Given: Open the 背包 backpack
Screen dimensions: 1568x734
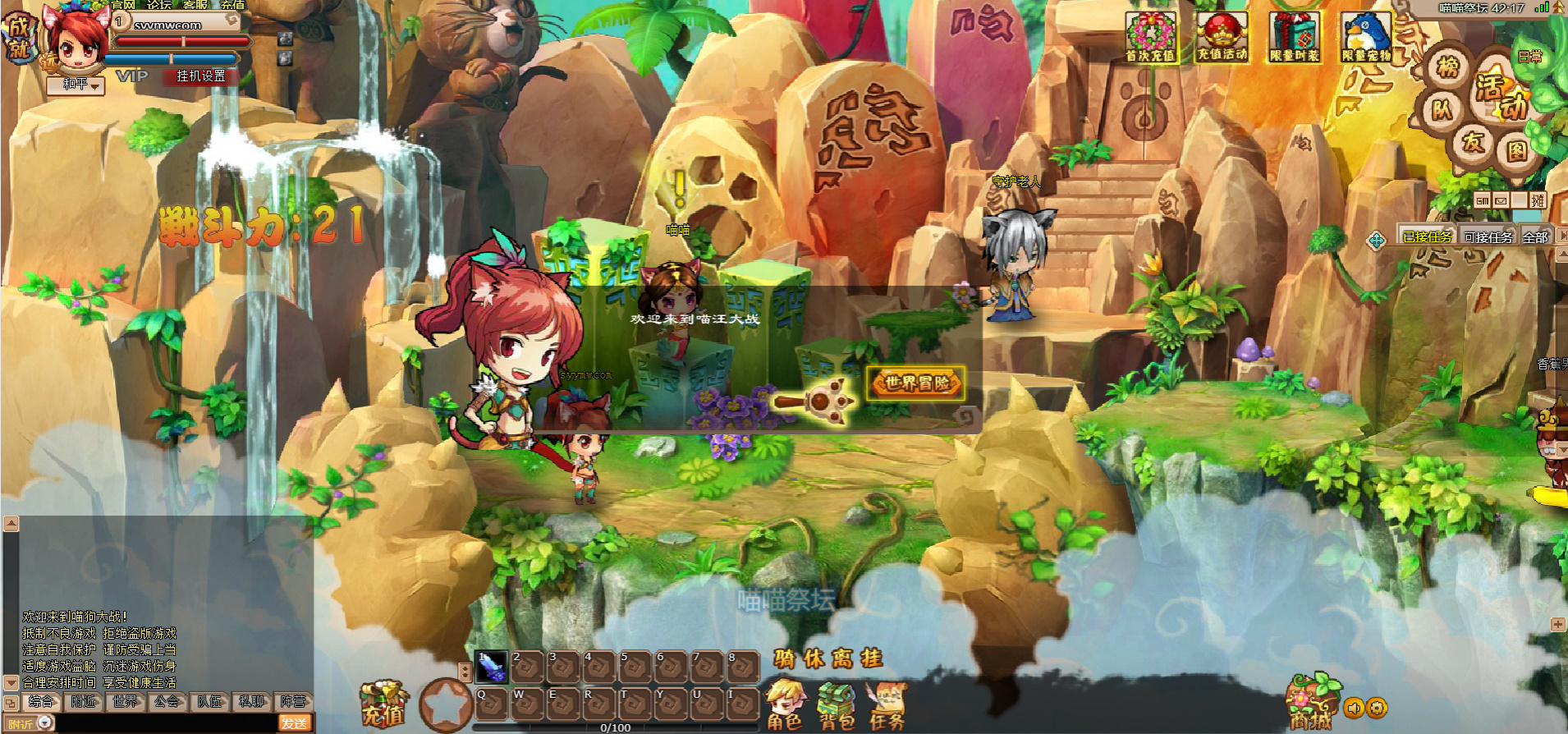Looking at the screenshot, I should tap(837, 706).
